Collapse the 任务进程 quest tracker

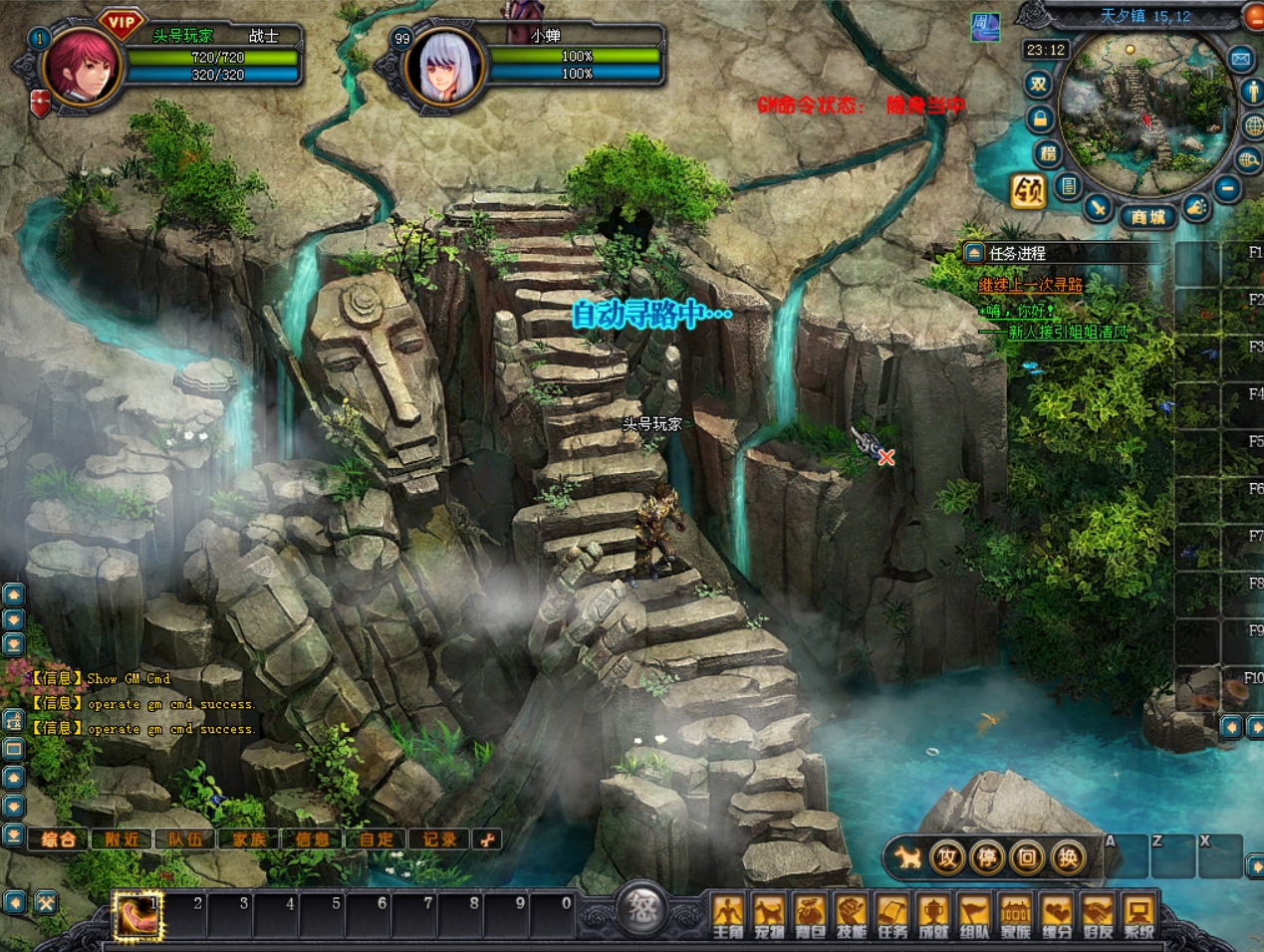tap(974, 253)
